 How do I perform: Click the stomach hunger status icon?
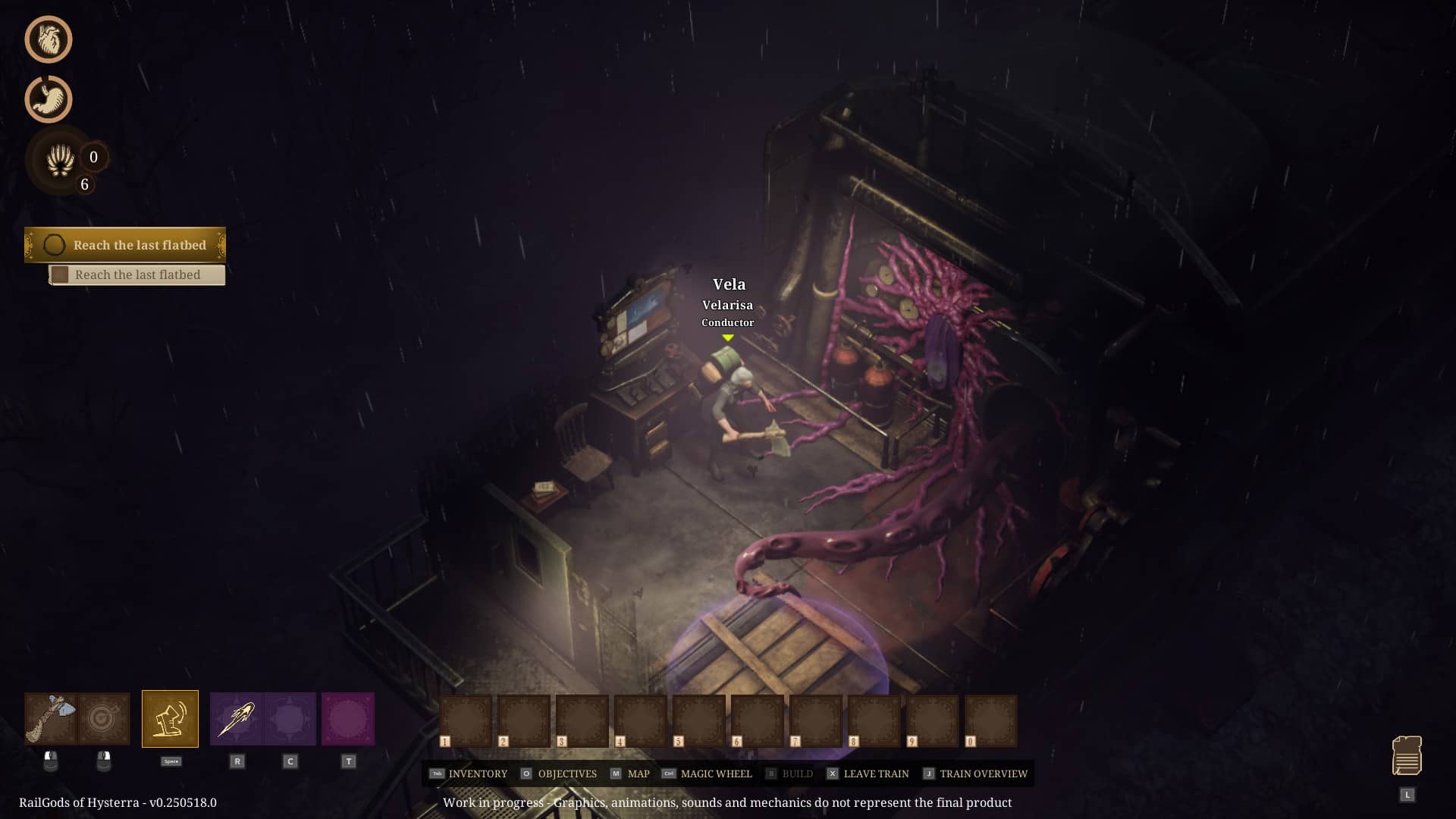(x=49, y=99)
